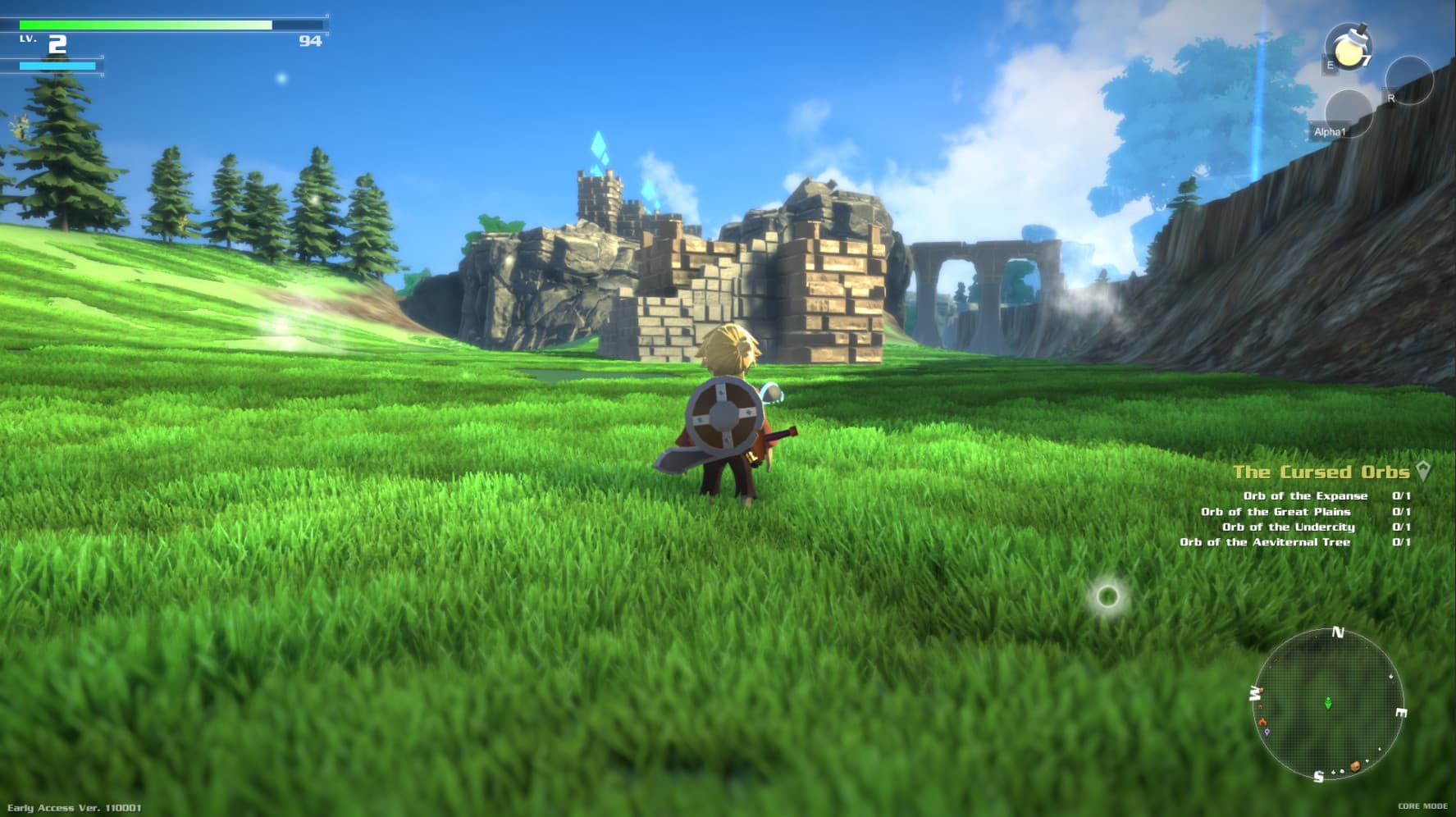Viewport: 1456px width, 817px height.
Task: Click the acorn icon near the minimap's south edge
Action: point(1355,766)
